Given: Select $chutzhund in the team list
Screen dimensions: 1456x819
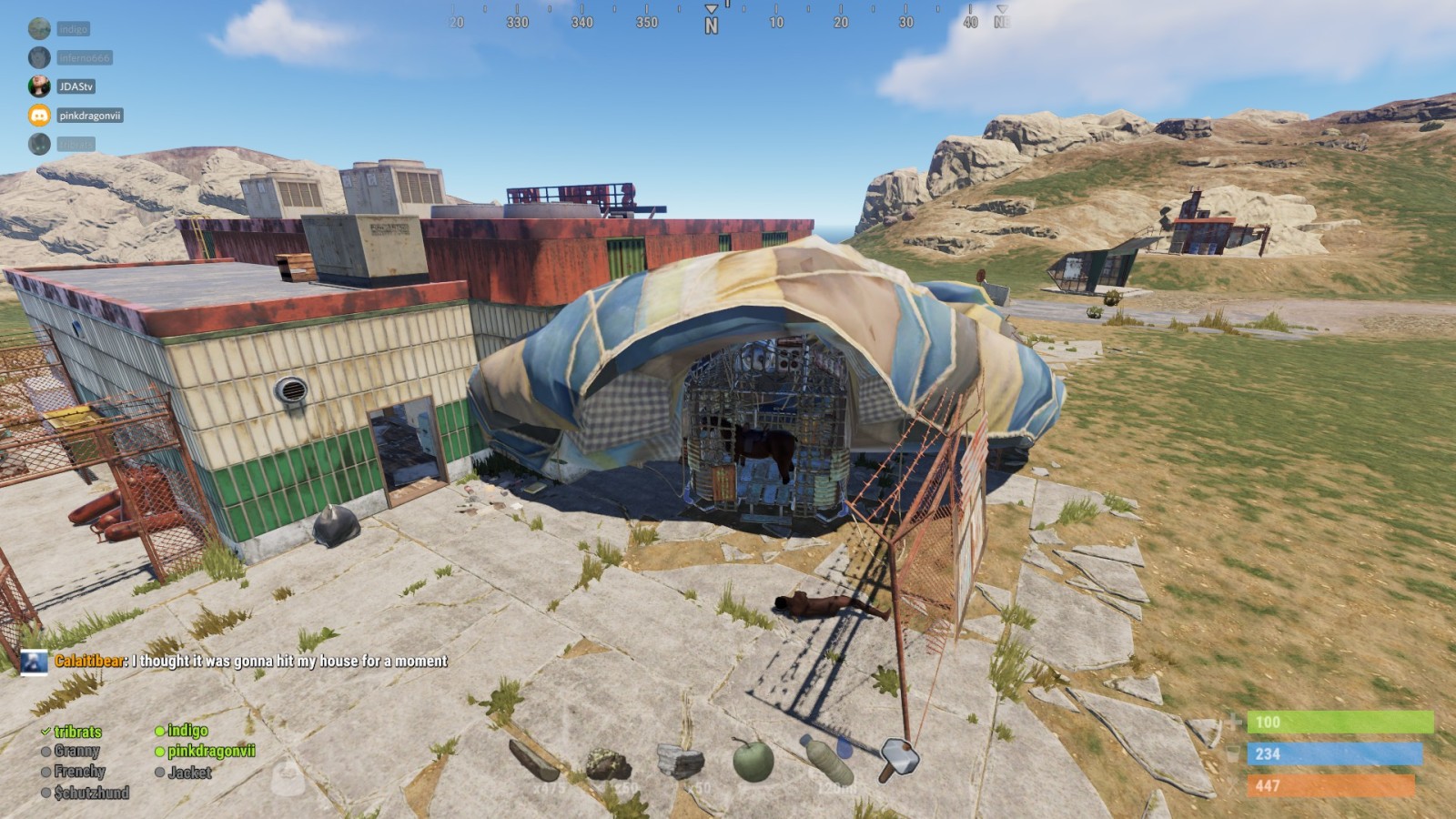Looking at the screenshot, I should click(91, 793).
